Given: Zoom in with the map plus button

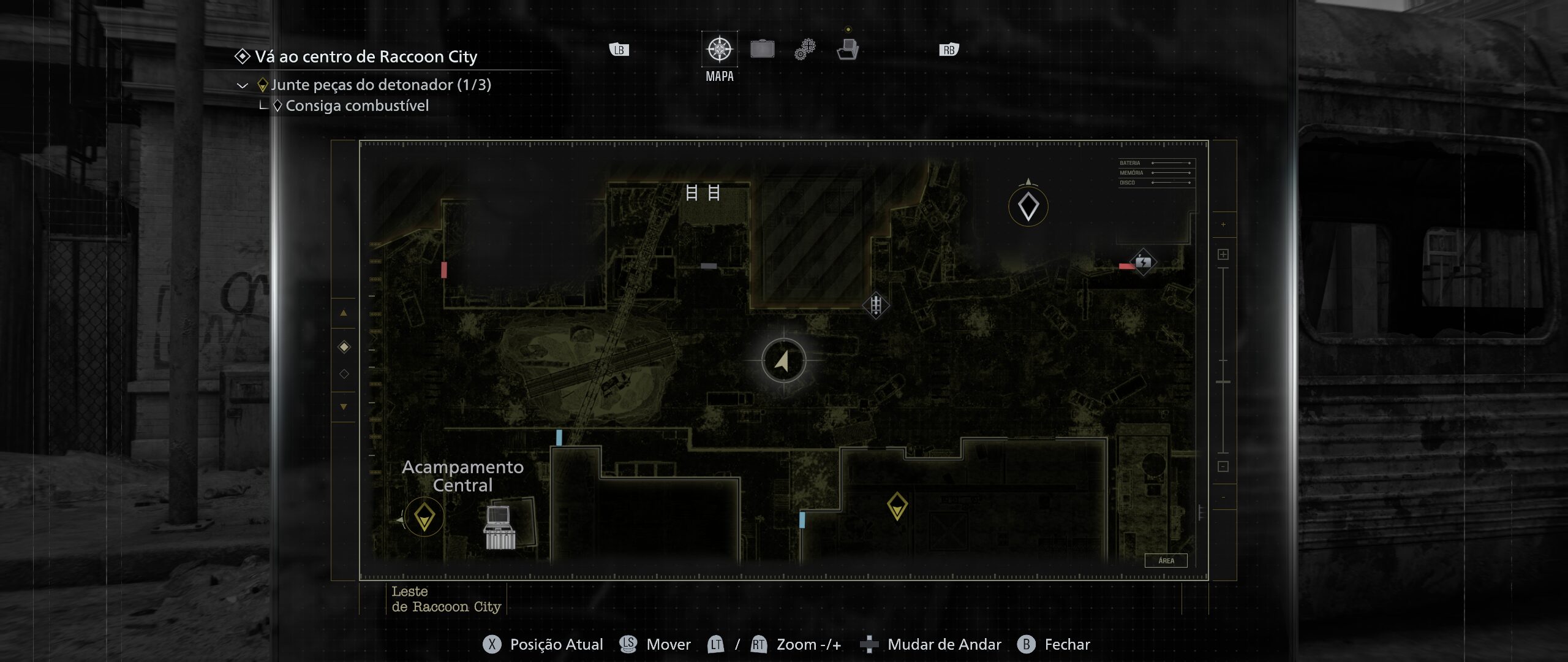Looking at the screenshot, I should tap(1223, 254).
